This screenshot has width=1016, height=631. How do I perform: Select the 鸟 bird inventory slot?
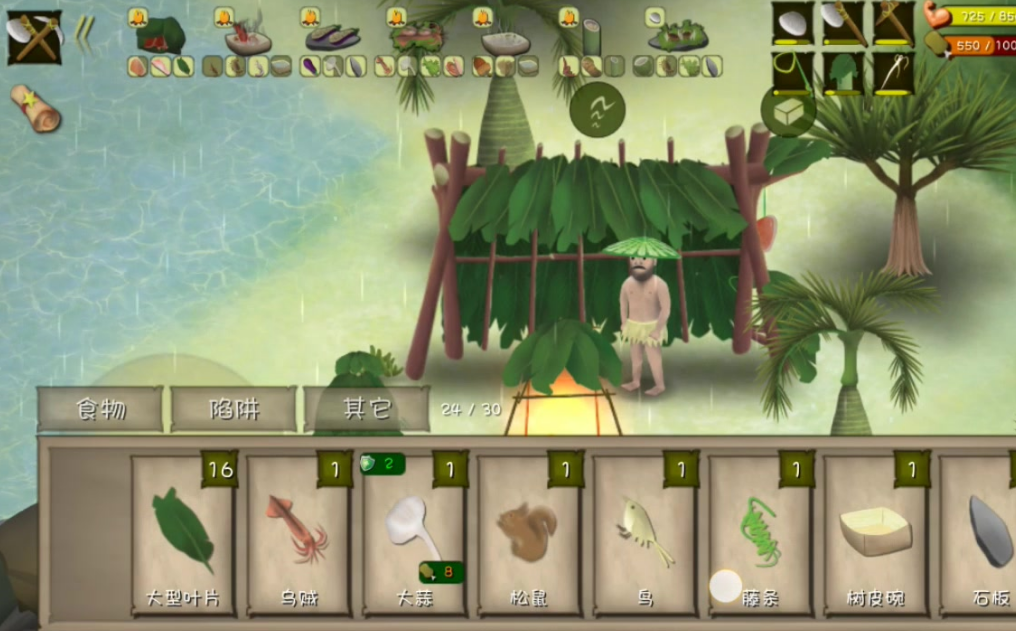645,535
